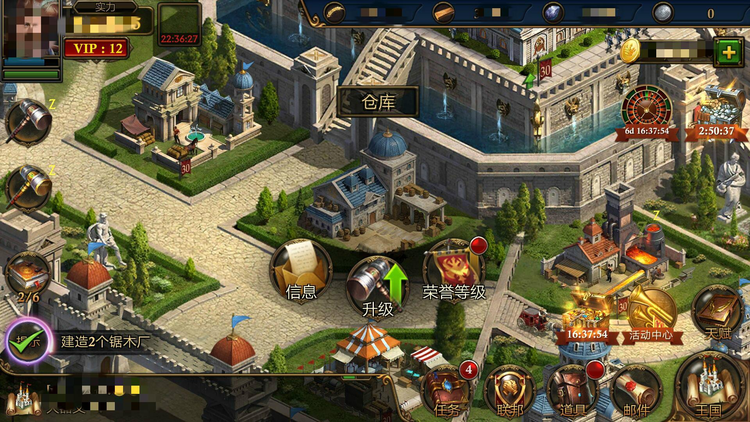
Task: Open the 天赋 talent book
Action: pyautogui.click(x=716, y=312)
